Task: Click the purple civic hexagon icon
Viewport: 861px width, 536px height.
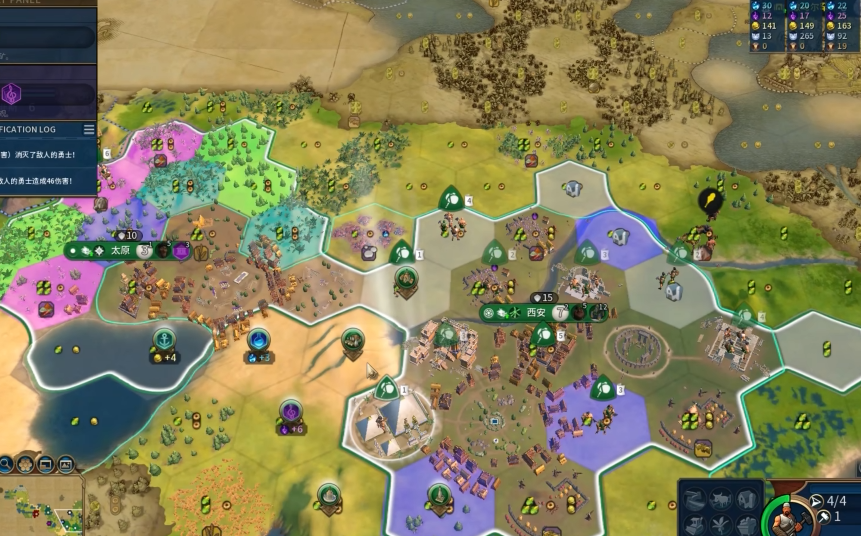Action: 12,94
